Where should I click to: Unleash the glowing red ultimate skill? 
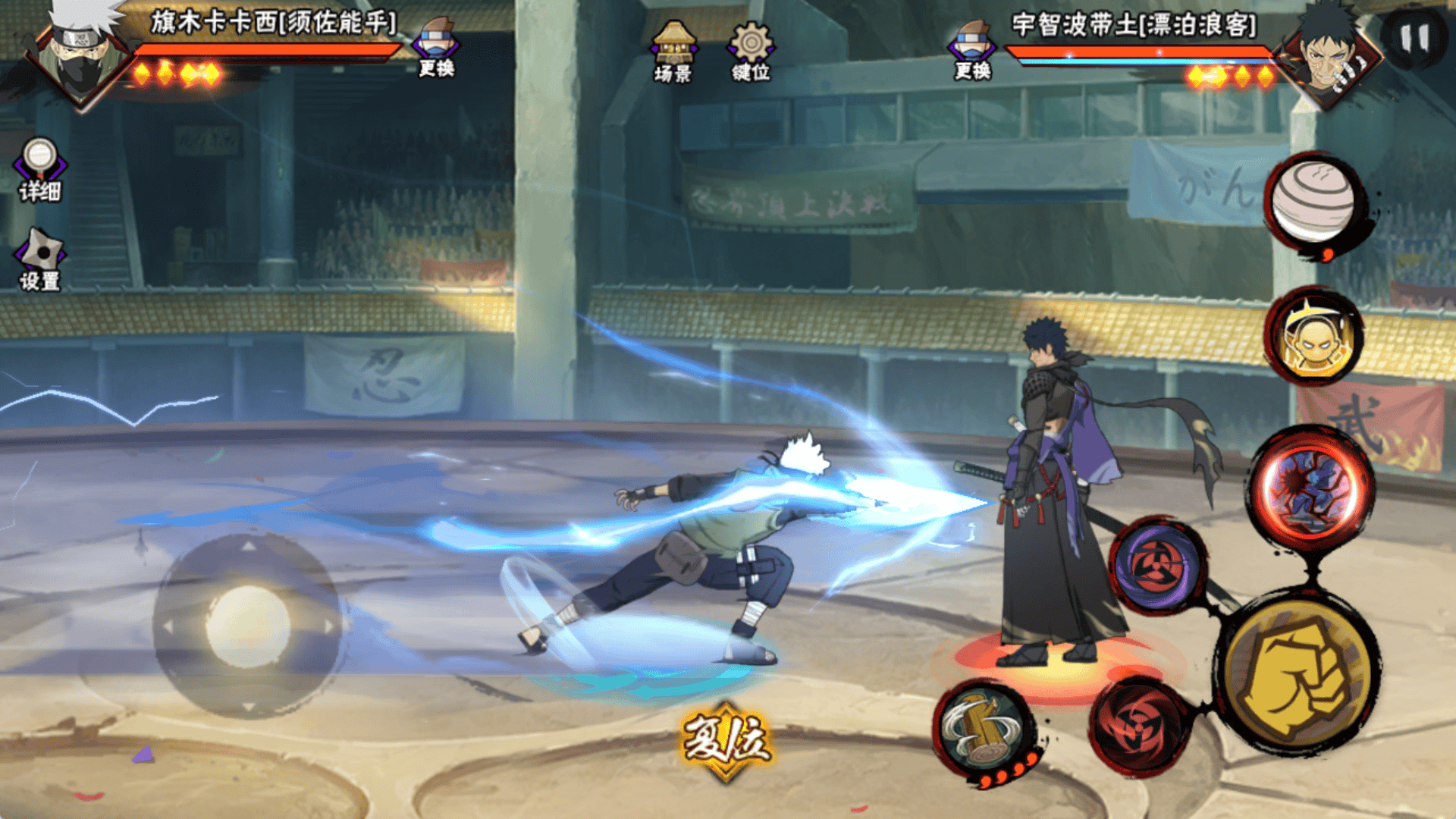(1312, 487)
